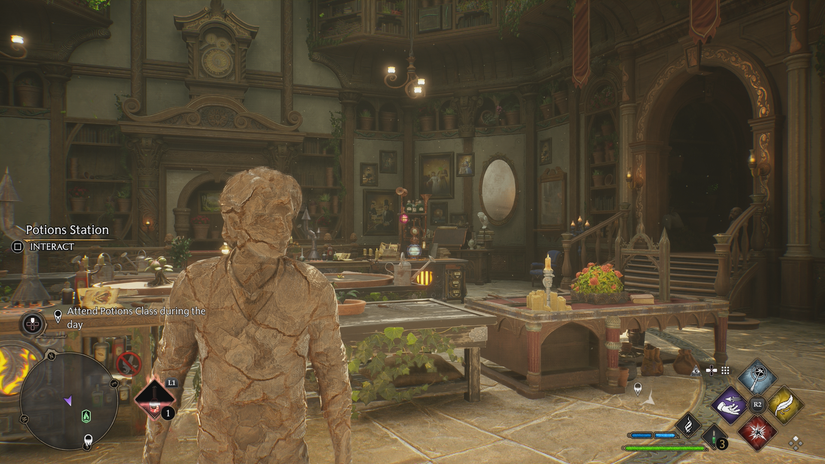The image size is (825, 464).
Task: Open the circular minimap
Action: pyautogui.click(x=68, y=400)
